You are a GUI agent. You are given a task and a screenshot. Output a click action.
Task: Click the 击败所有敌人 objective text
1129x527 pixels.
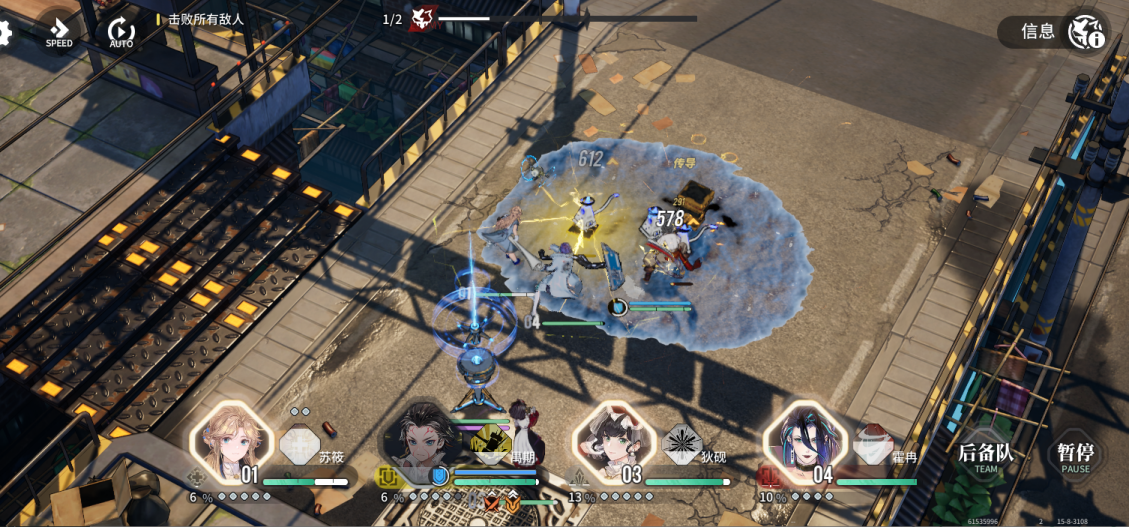(206, 19)
